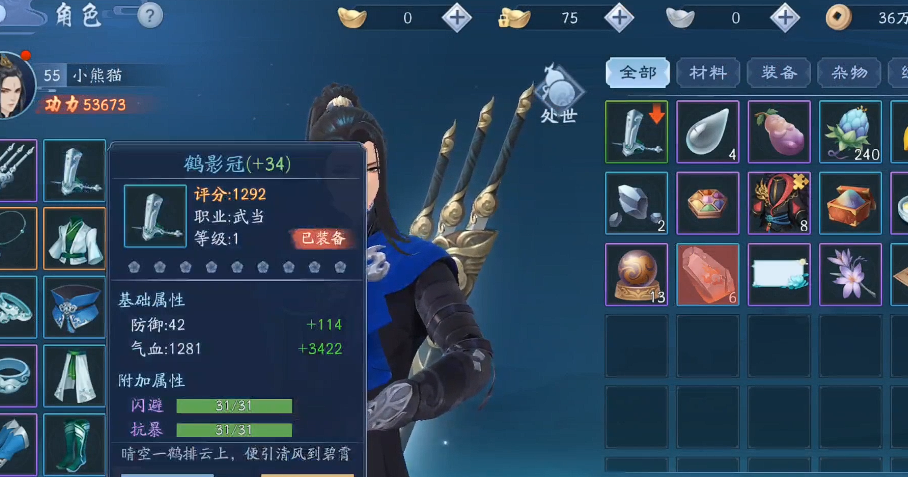Select the lotus item with count 240

[850, 131]
